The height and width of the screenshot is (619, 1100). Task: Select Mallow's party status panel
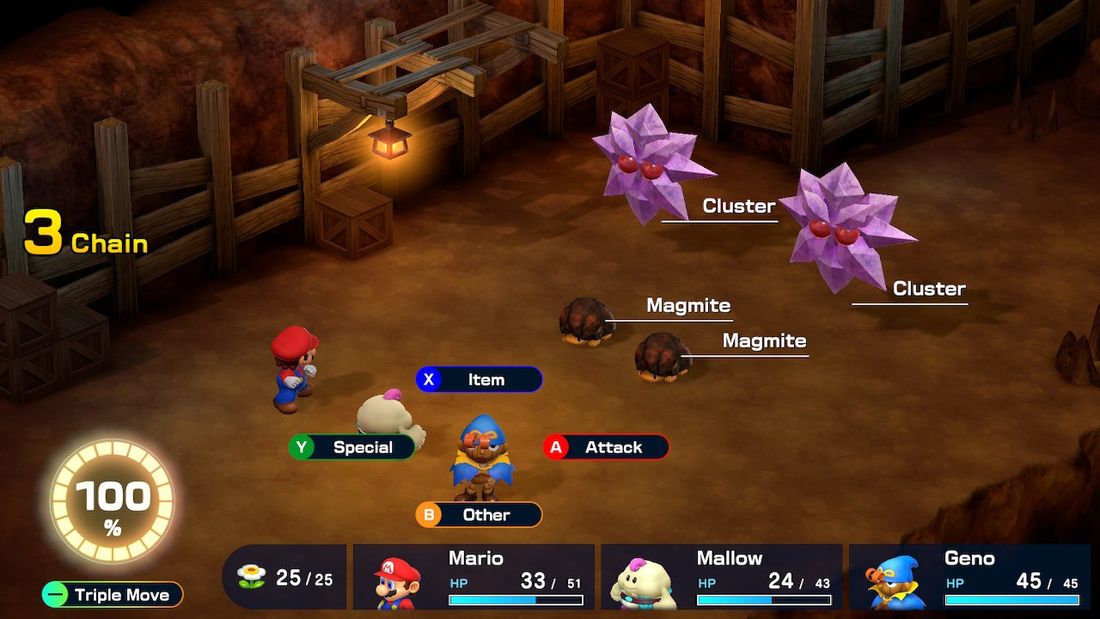(721, 577)
